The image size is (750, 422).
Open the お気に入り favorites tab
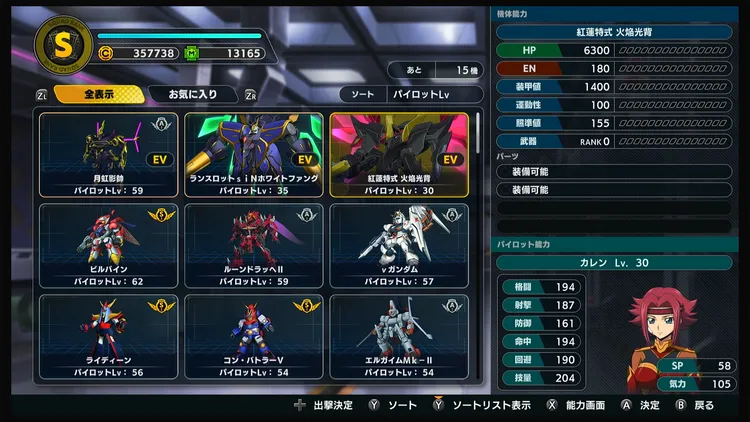coord(192,95)
